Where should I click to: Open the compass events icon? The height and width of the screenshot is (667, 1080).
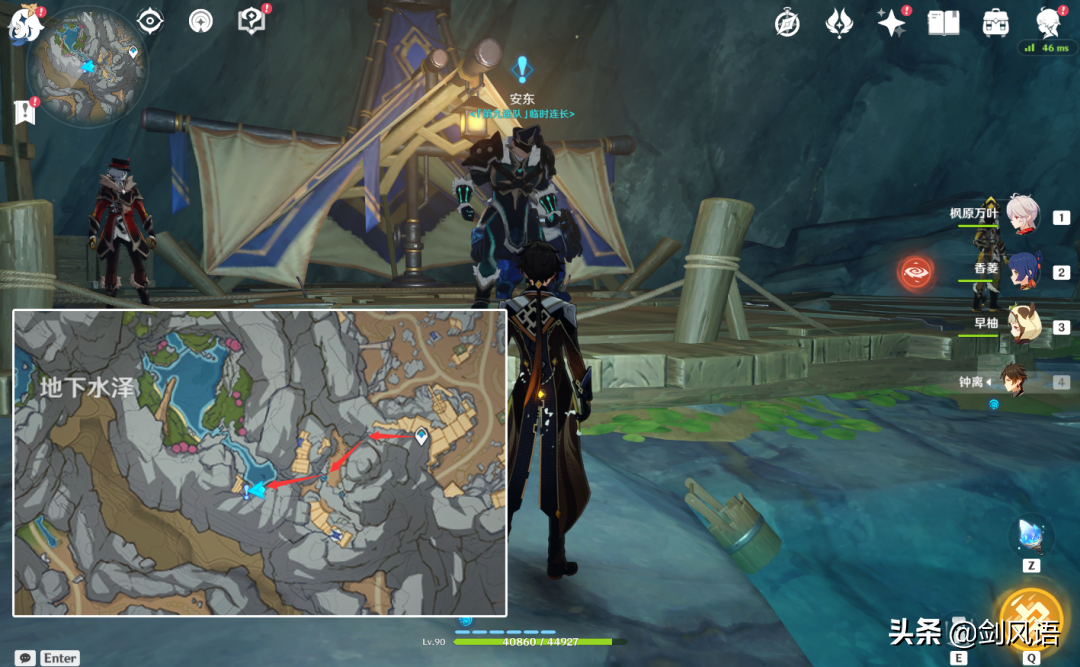coord(788,23)
